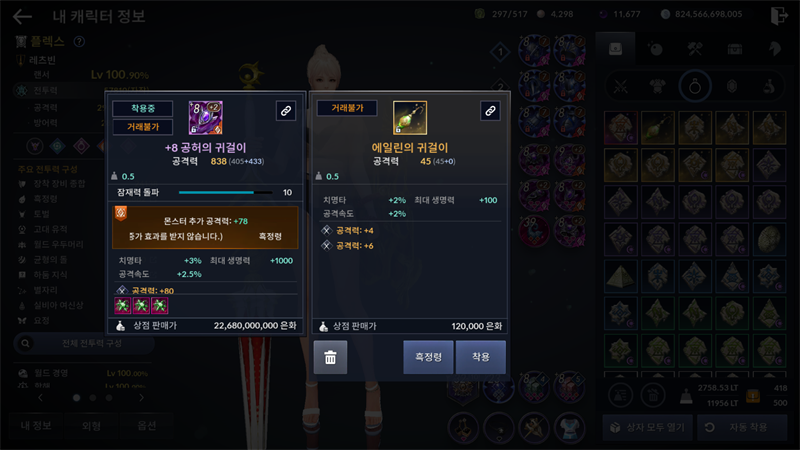Switch to the 옵션 options tab

click(x=146, y=426)
